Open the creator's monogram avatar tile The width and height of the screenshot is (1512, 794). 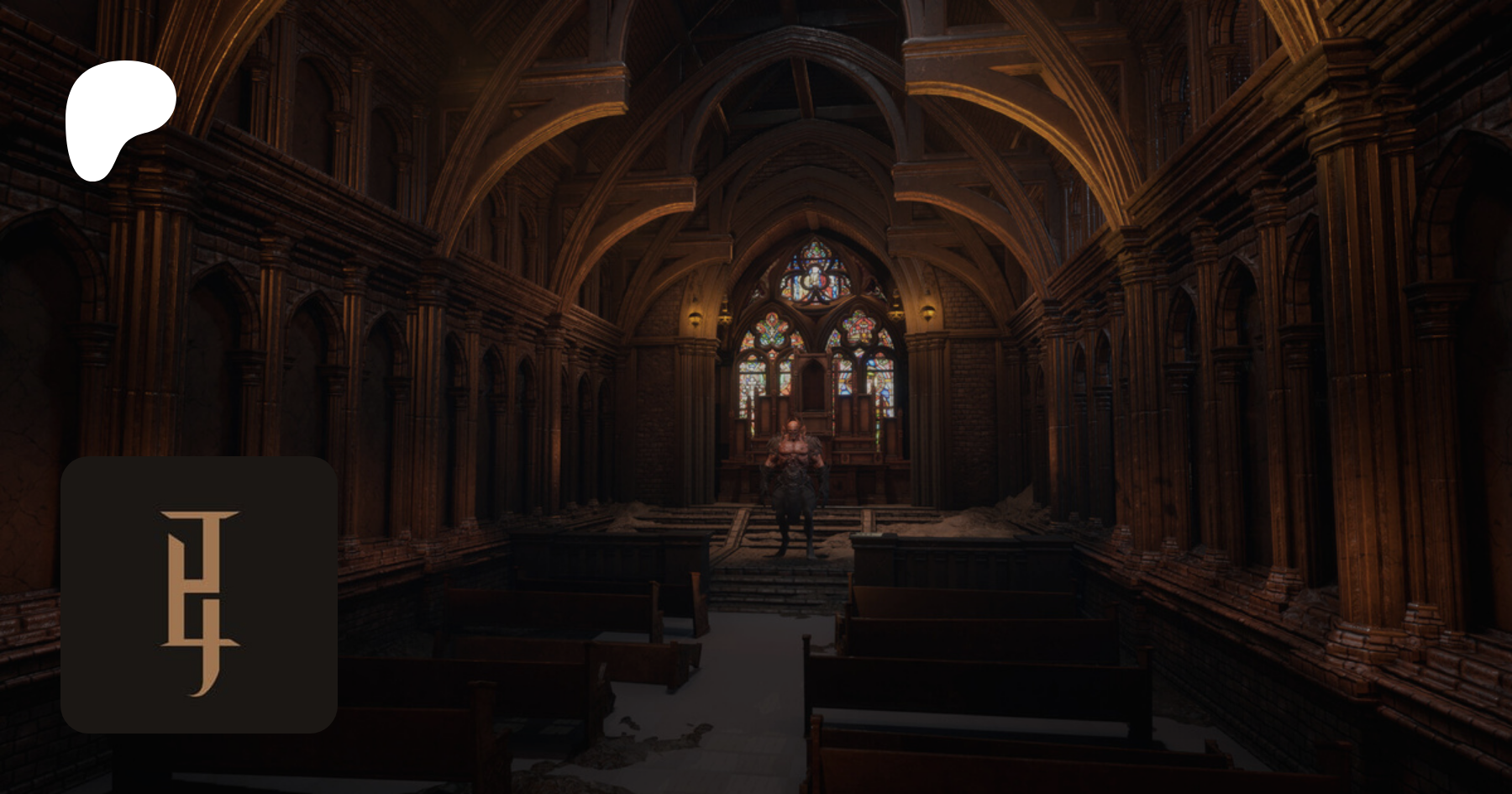[199, 595]
